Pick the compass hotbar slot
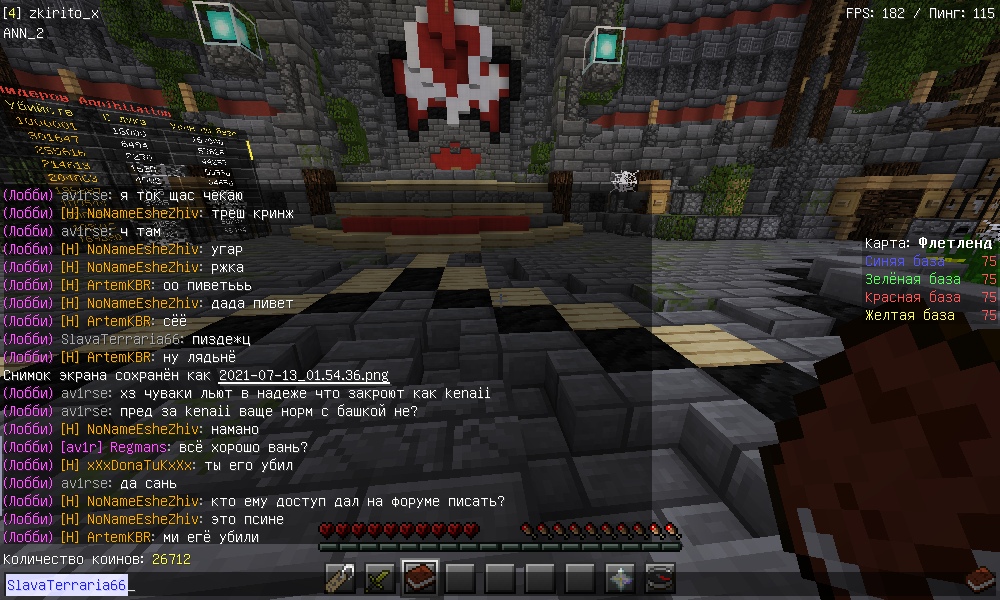 point(660,578)
